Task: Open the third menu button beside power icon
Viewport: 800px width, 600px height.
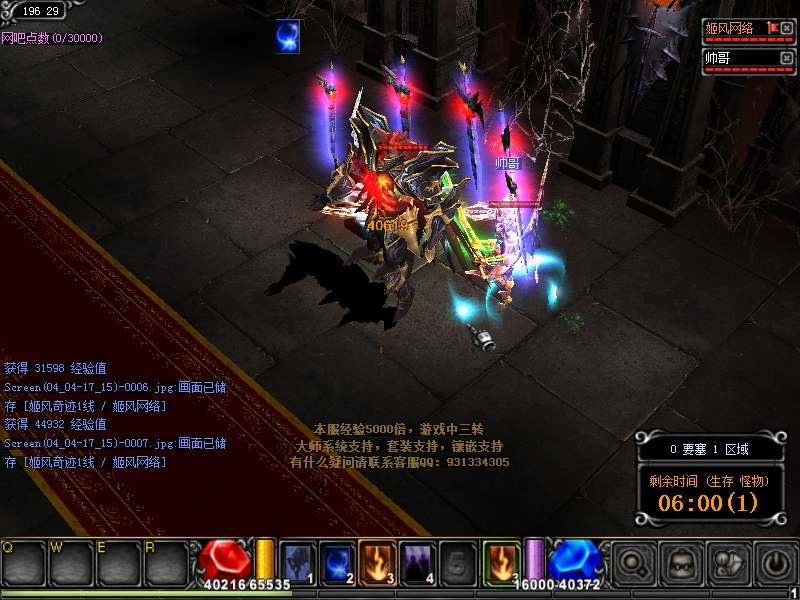Action: [x=728, y=563]
